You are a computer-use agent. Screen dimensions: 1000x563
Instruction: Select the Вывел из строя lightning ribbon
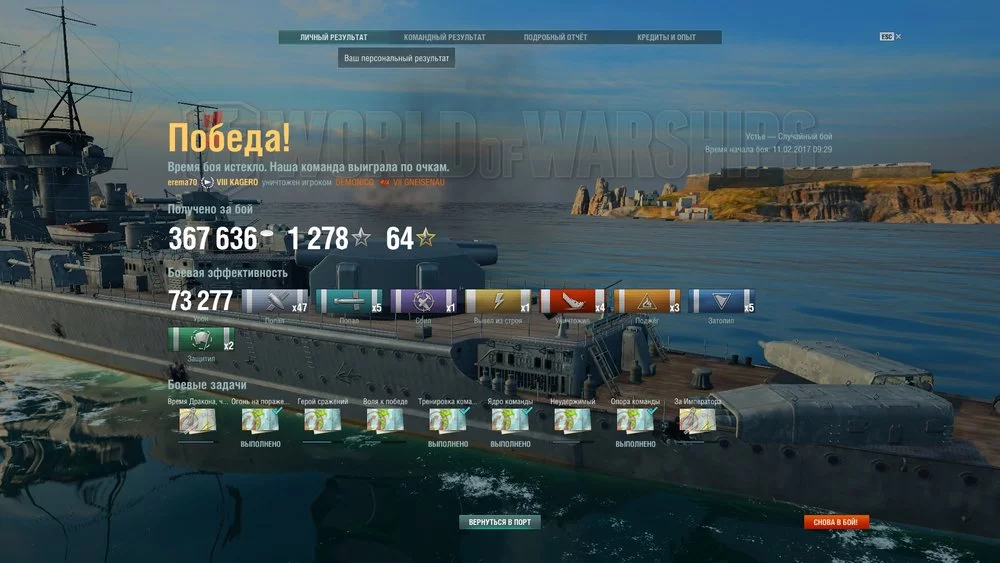click(497, 302)
